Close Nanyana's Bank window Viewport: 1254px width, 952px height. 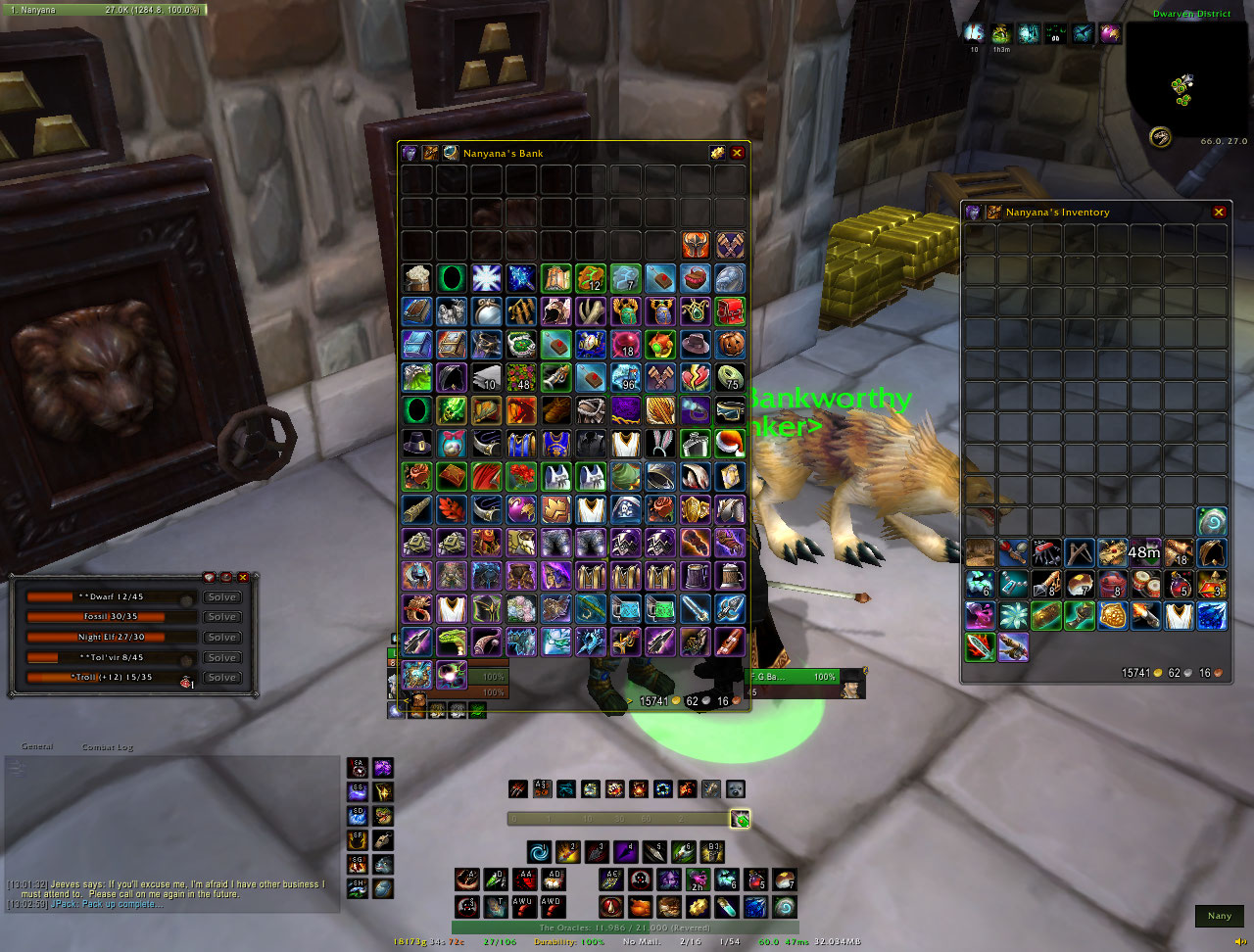pyautogui.click(x=738, y=153)
